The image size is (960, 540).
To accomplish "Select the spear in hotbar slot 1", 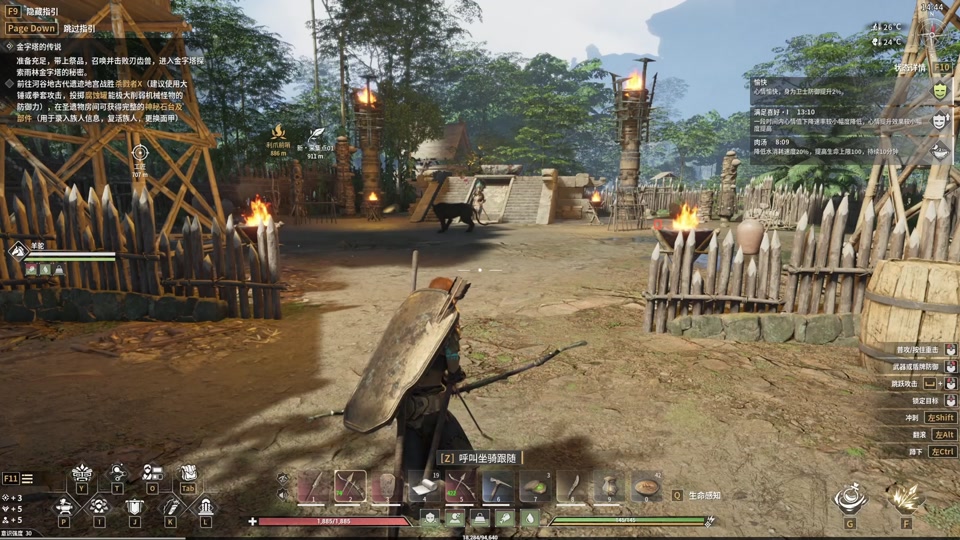I will click(x=313, y=487).
